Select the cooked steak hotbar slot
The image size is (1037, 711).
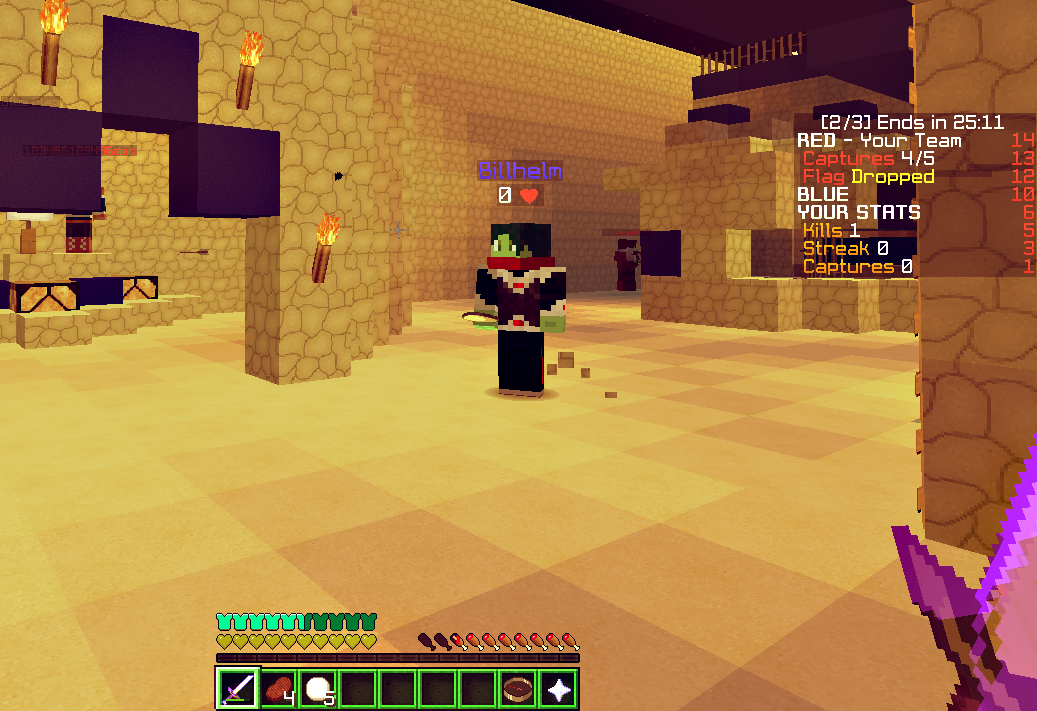pos(278,688)
